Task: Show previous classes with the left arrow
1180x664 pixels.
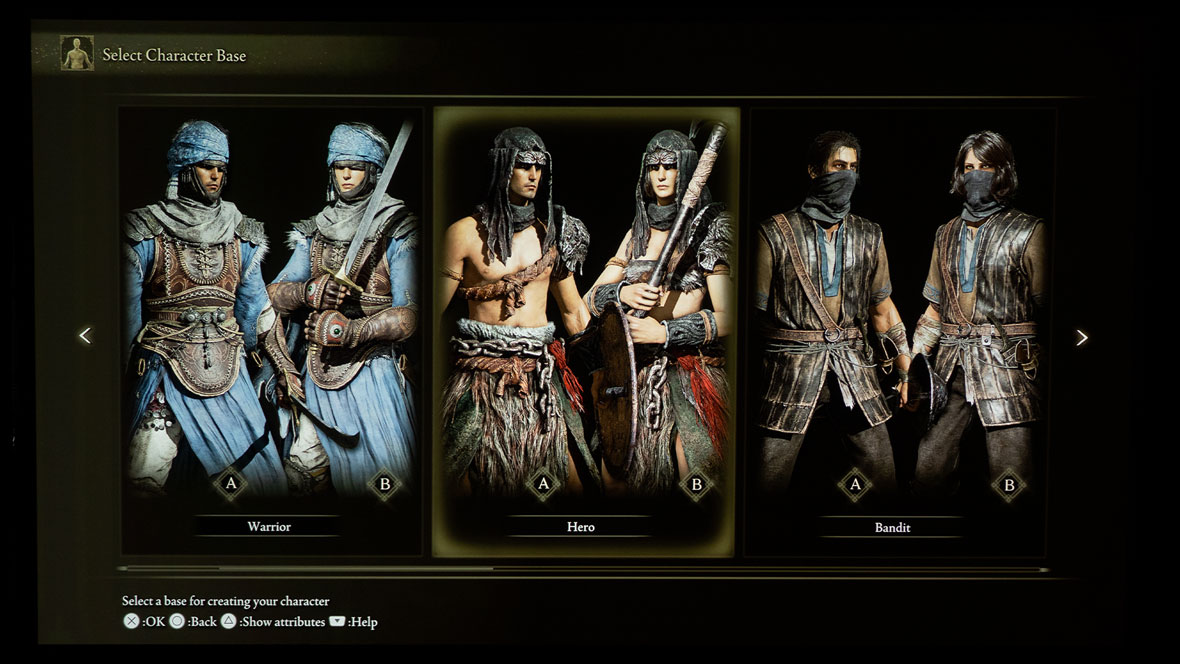Action: [85, 336]
